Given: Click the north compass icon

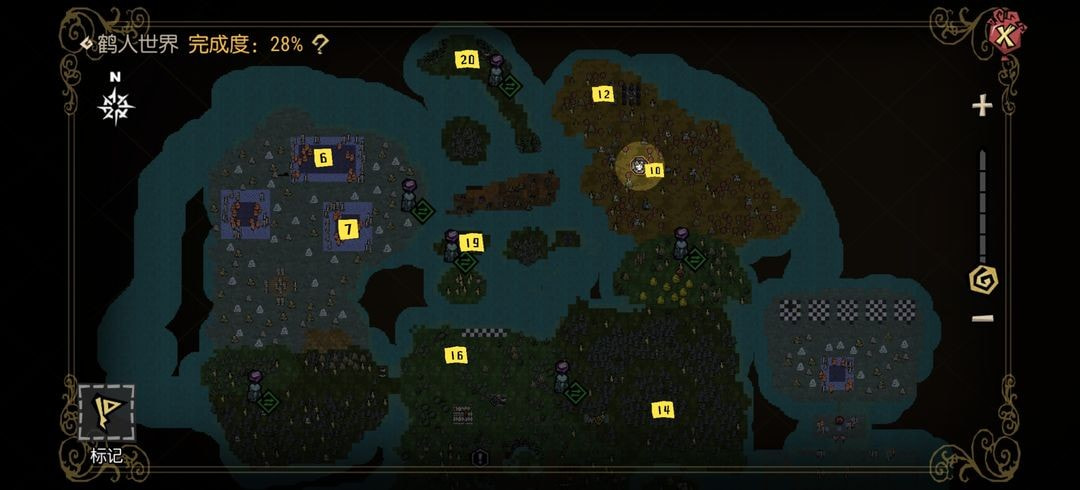Looking at the screenshot, I should click(x=117, y=102).
